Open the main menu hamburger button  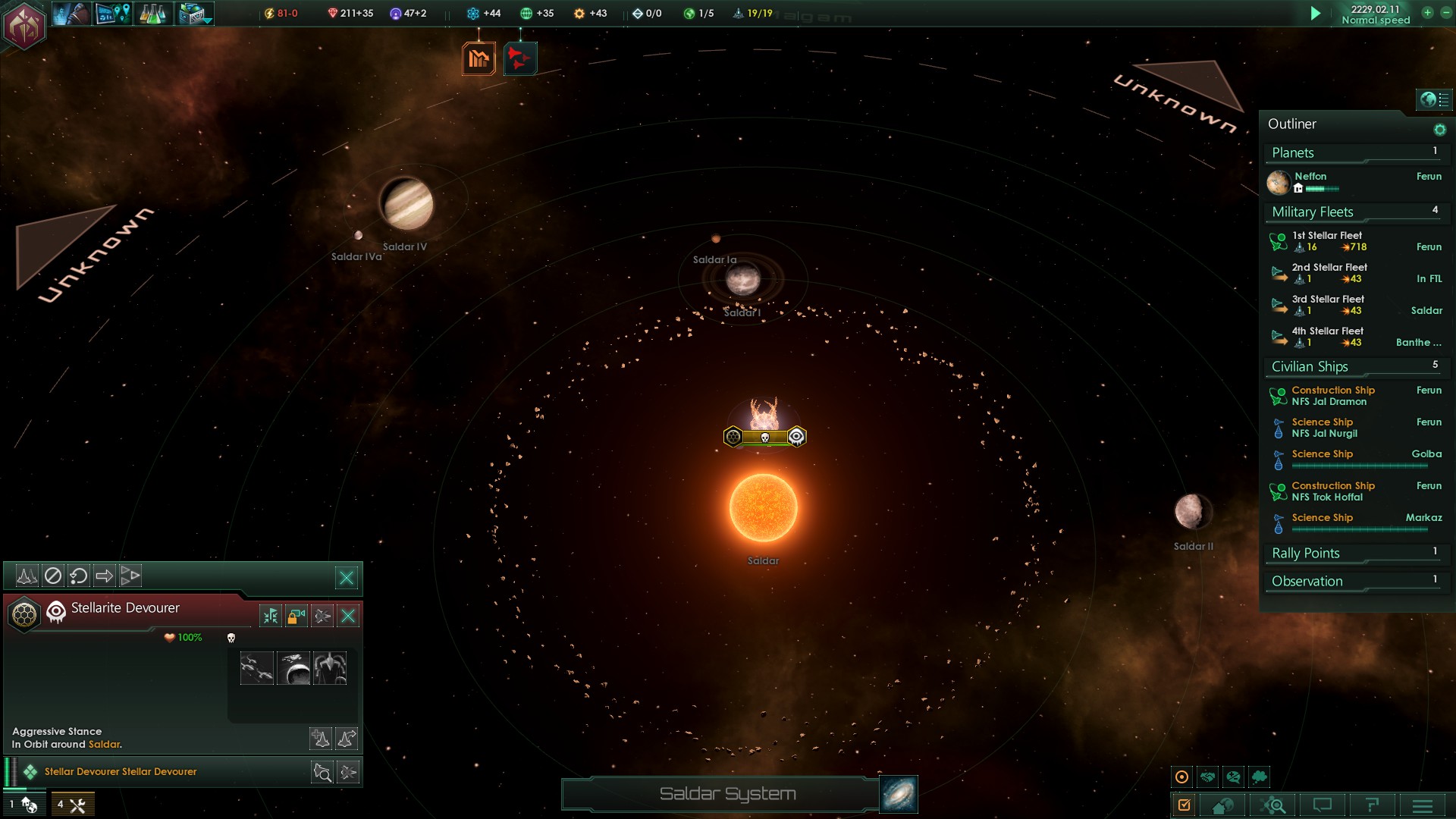click(1423, 805)
